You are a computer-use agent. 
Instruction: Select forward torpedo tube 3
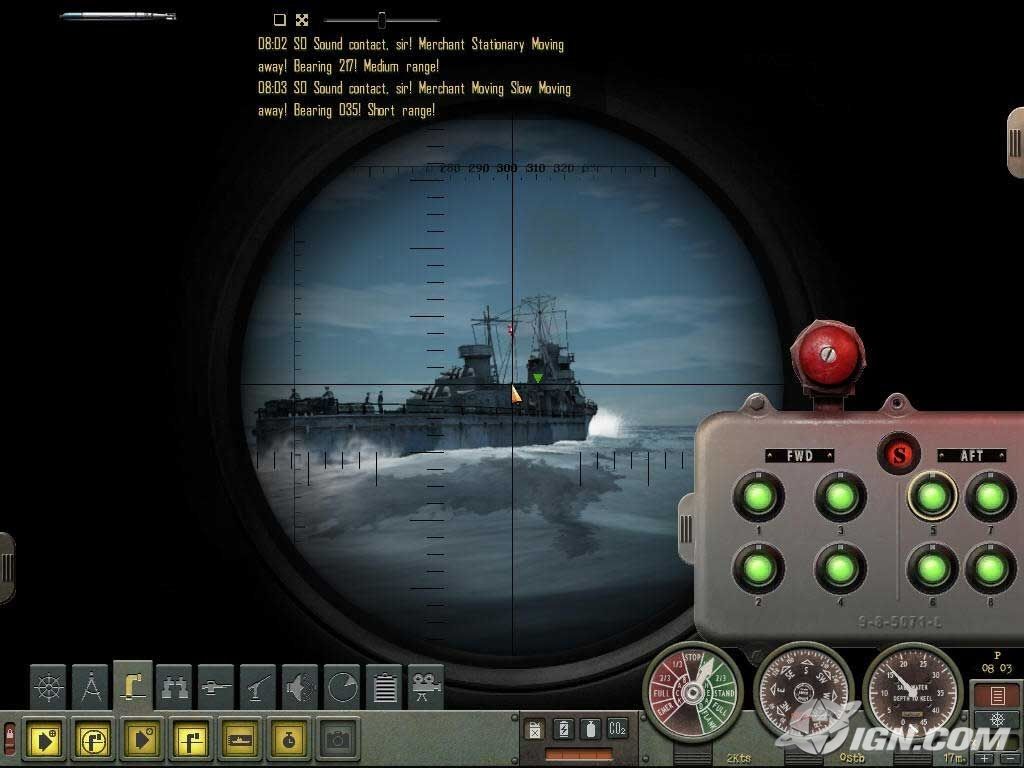(840, 496)
